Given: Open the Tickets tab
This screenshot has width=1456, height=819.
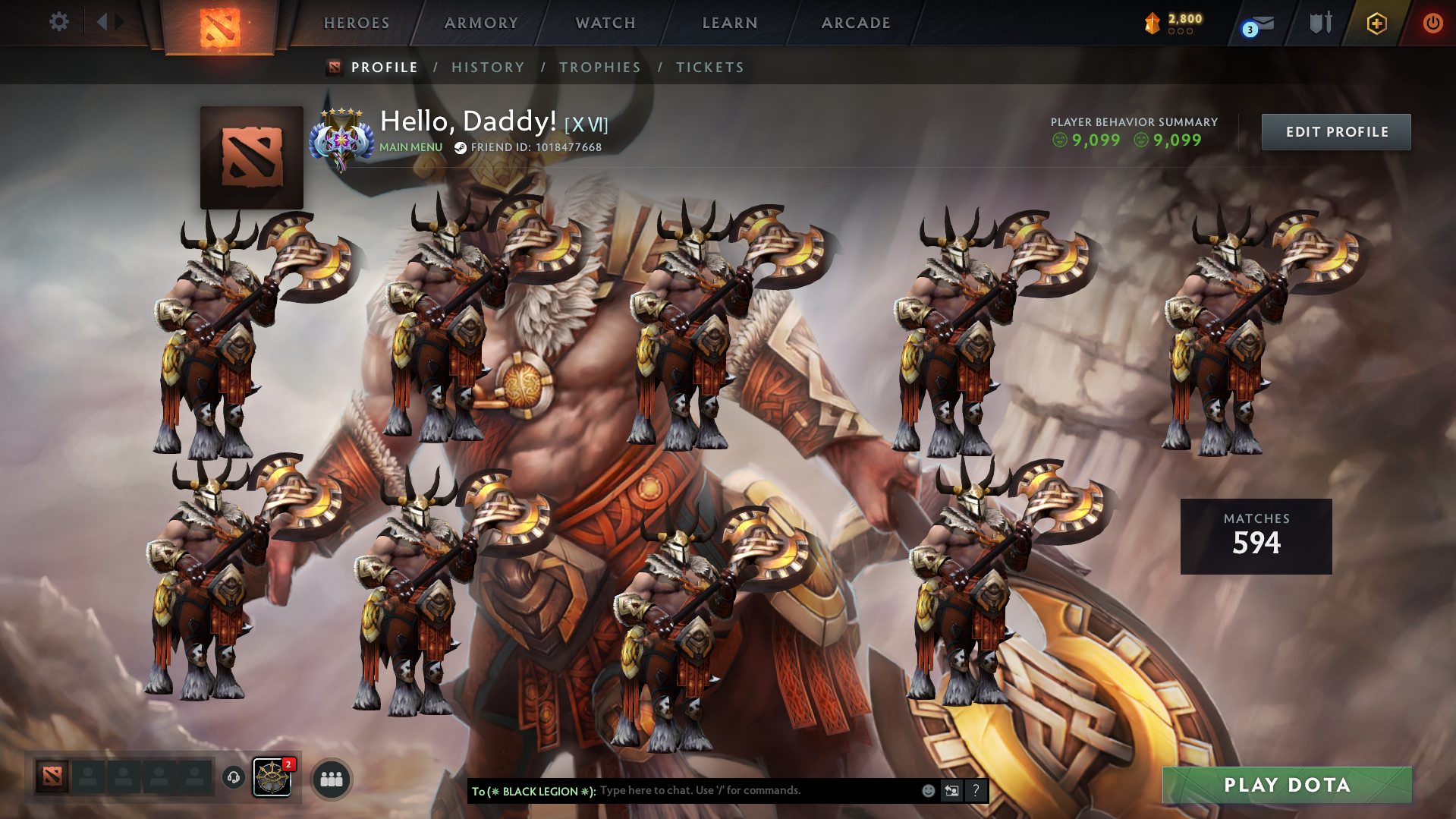Looking at the screenshot, I should (x=710, y=68).
